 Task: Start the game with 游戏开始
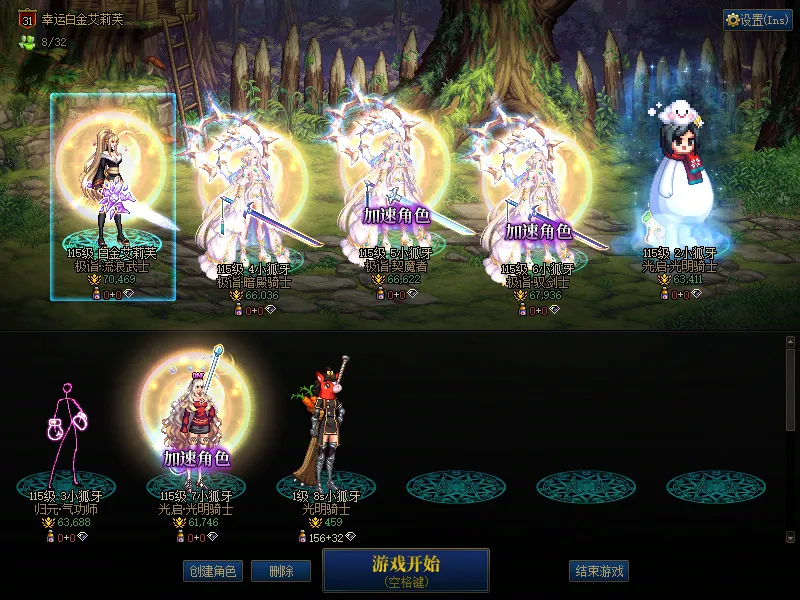click(x=405, y=570)
